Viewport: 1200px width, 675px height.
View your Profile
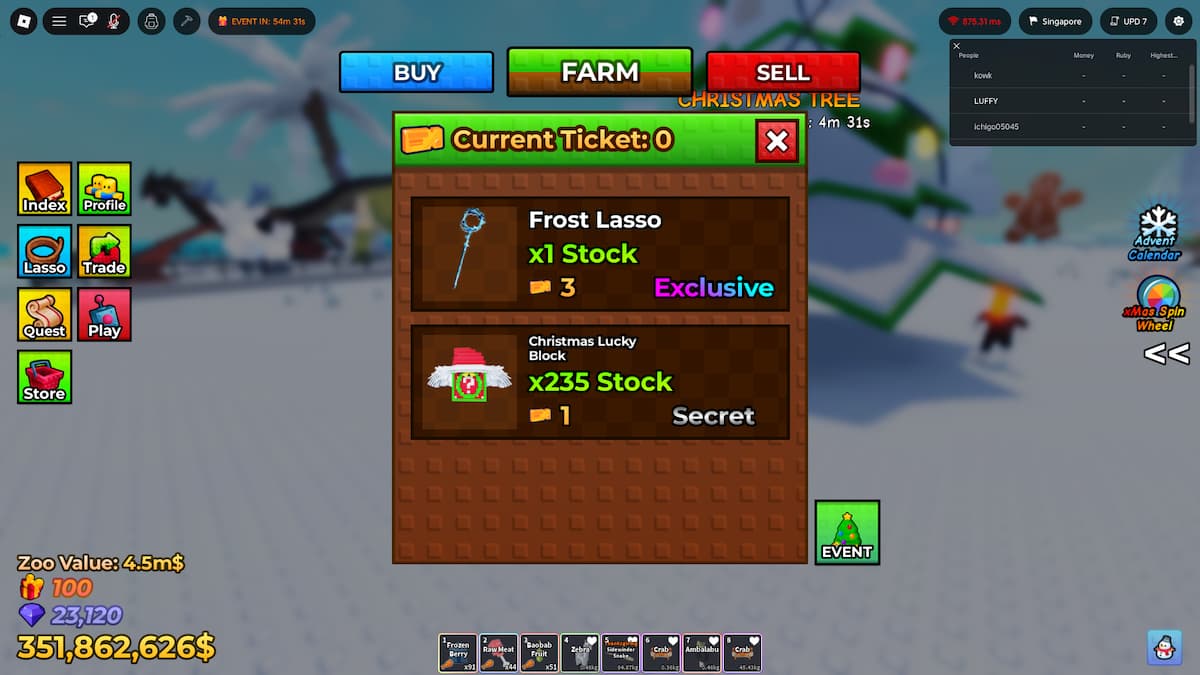[x=104, y=189]
